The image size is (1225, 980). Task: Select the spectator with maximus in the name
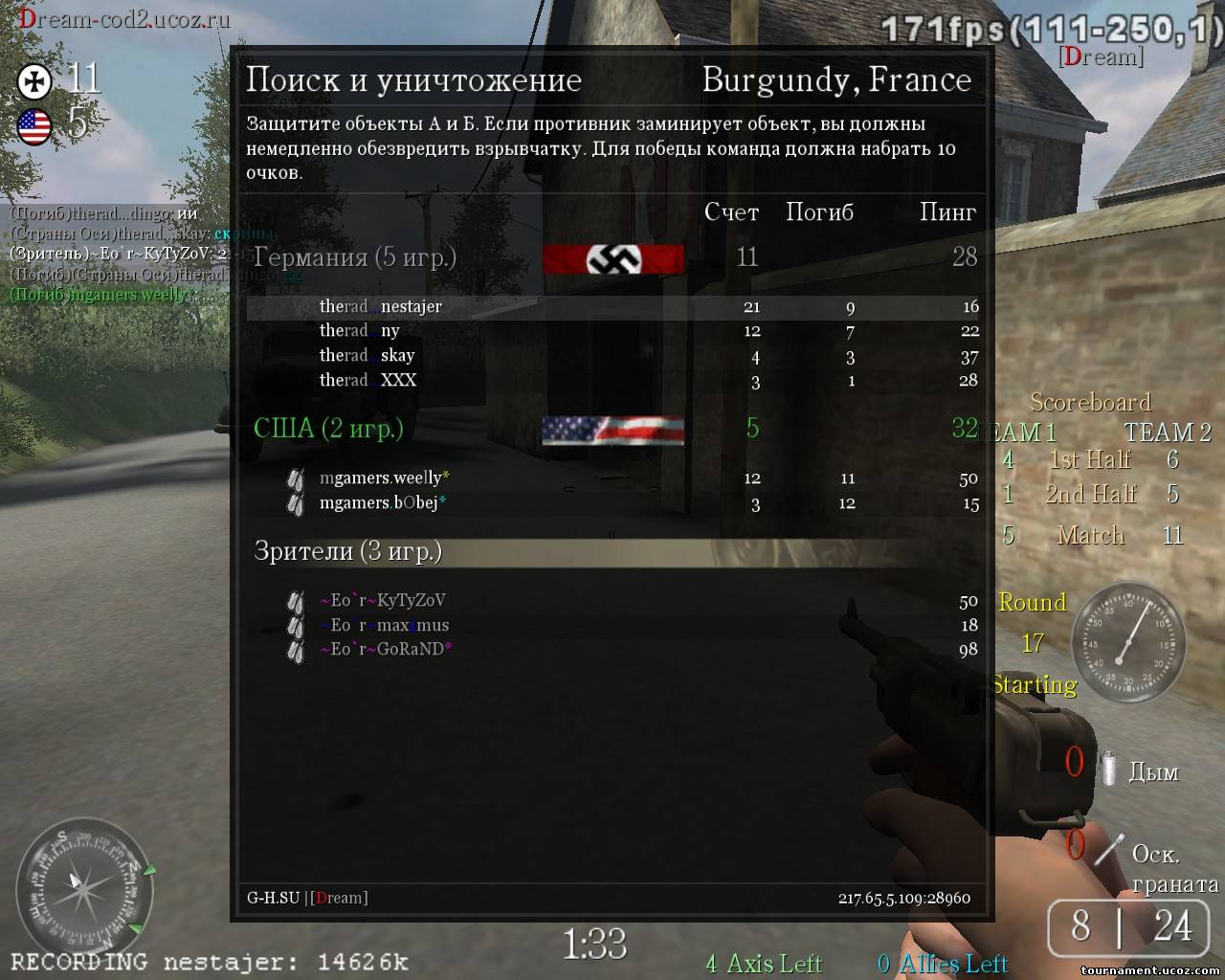click(x=384, y=625)
